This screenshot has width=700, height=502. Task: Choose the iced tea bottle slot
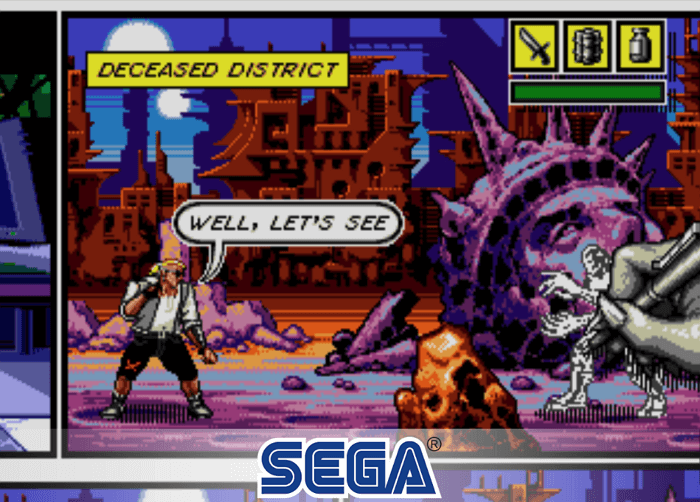coord(640,47)
